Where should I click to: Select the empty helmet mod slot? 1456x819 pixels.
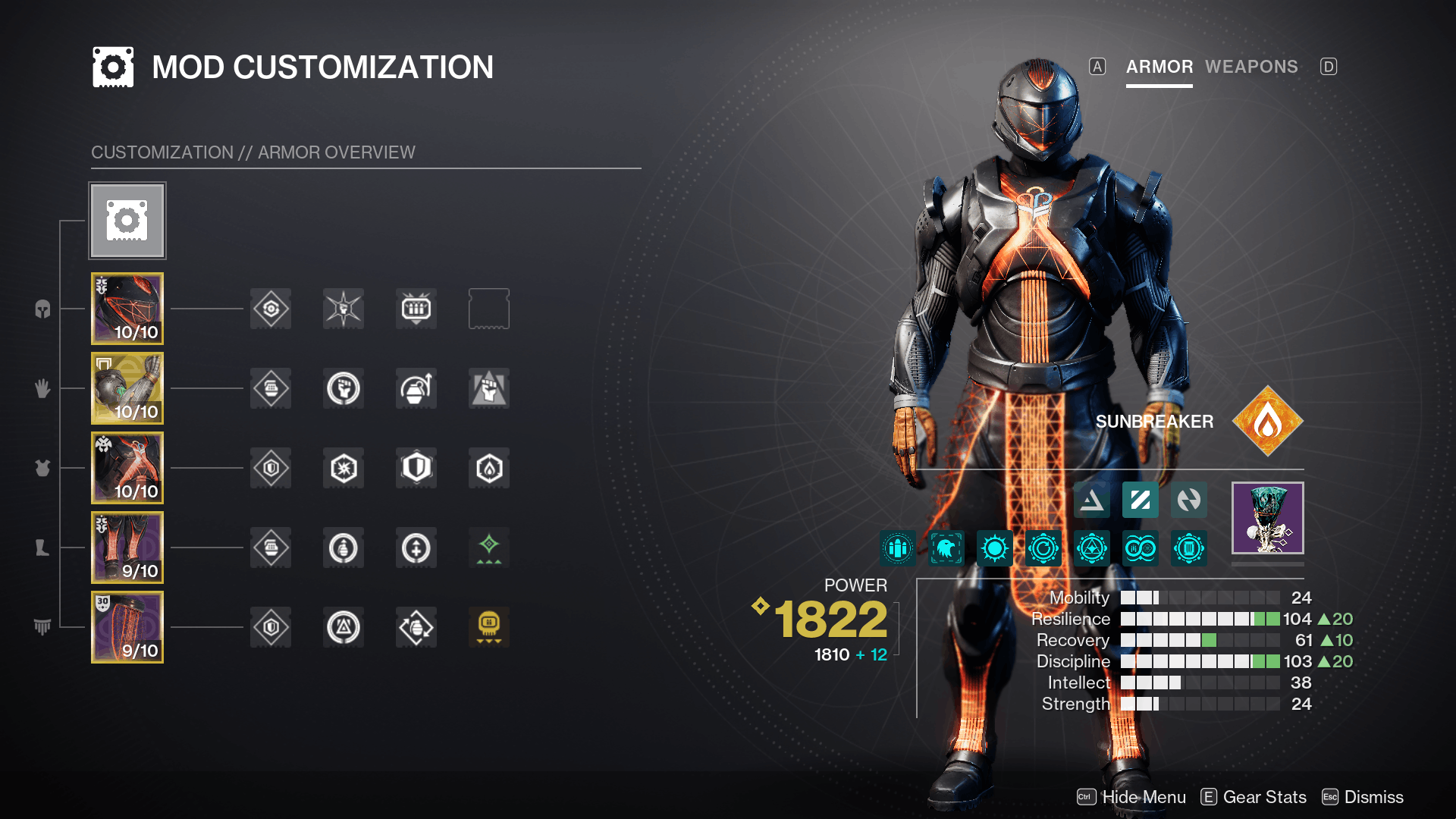click(488, 309)
